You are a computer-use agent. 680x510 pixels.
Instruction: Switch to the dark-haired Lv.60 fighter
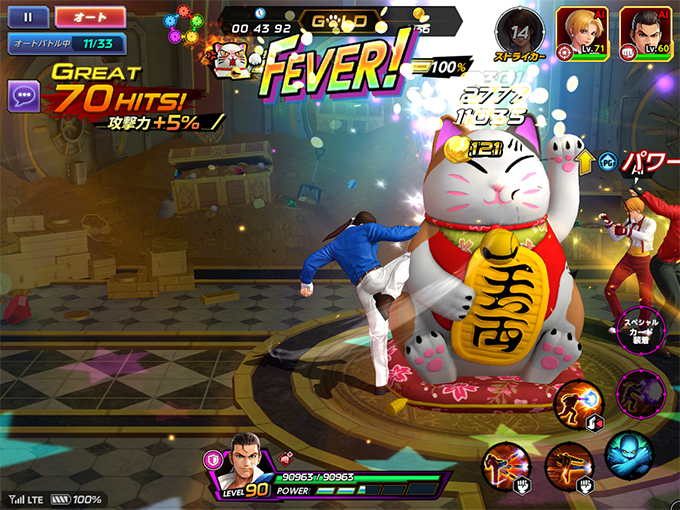click(x=646, y=29)
